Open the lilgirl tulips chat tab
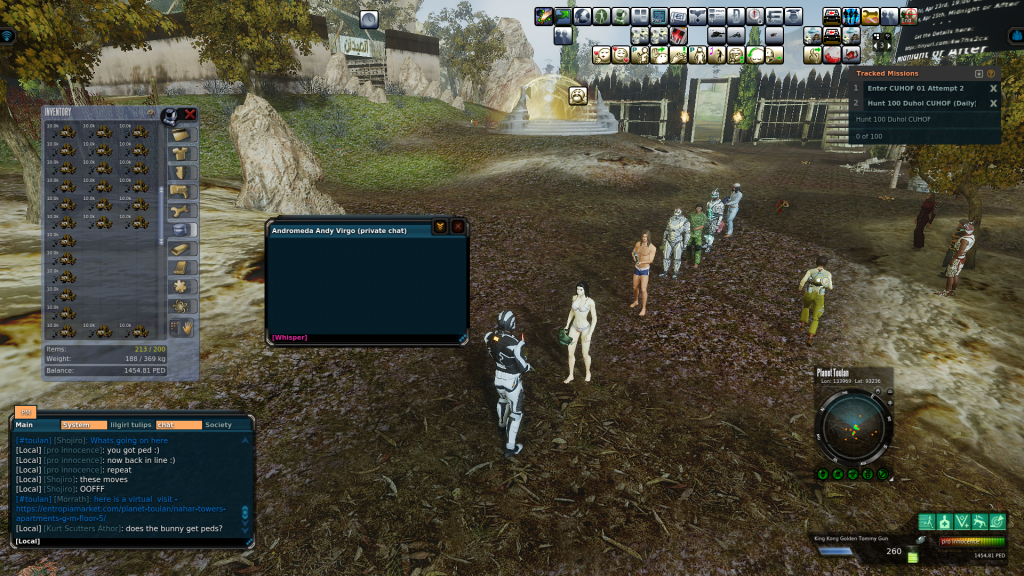The width and height of the screenshot is (1024, 576). coord(130,425)
